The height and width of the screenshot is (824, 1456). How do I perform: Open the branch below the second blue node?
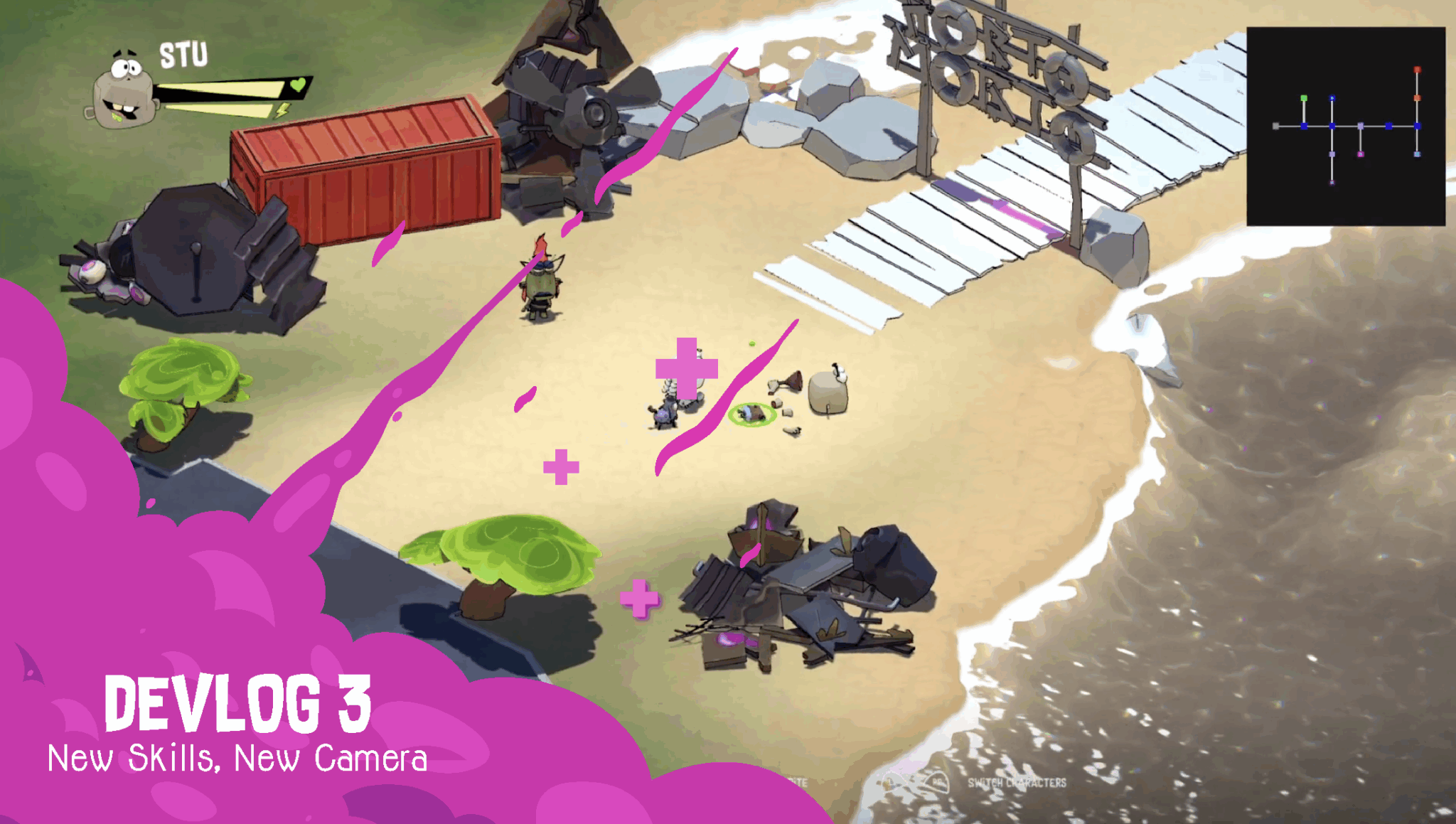[x=1332, y=154]
